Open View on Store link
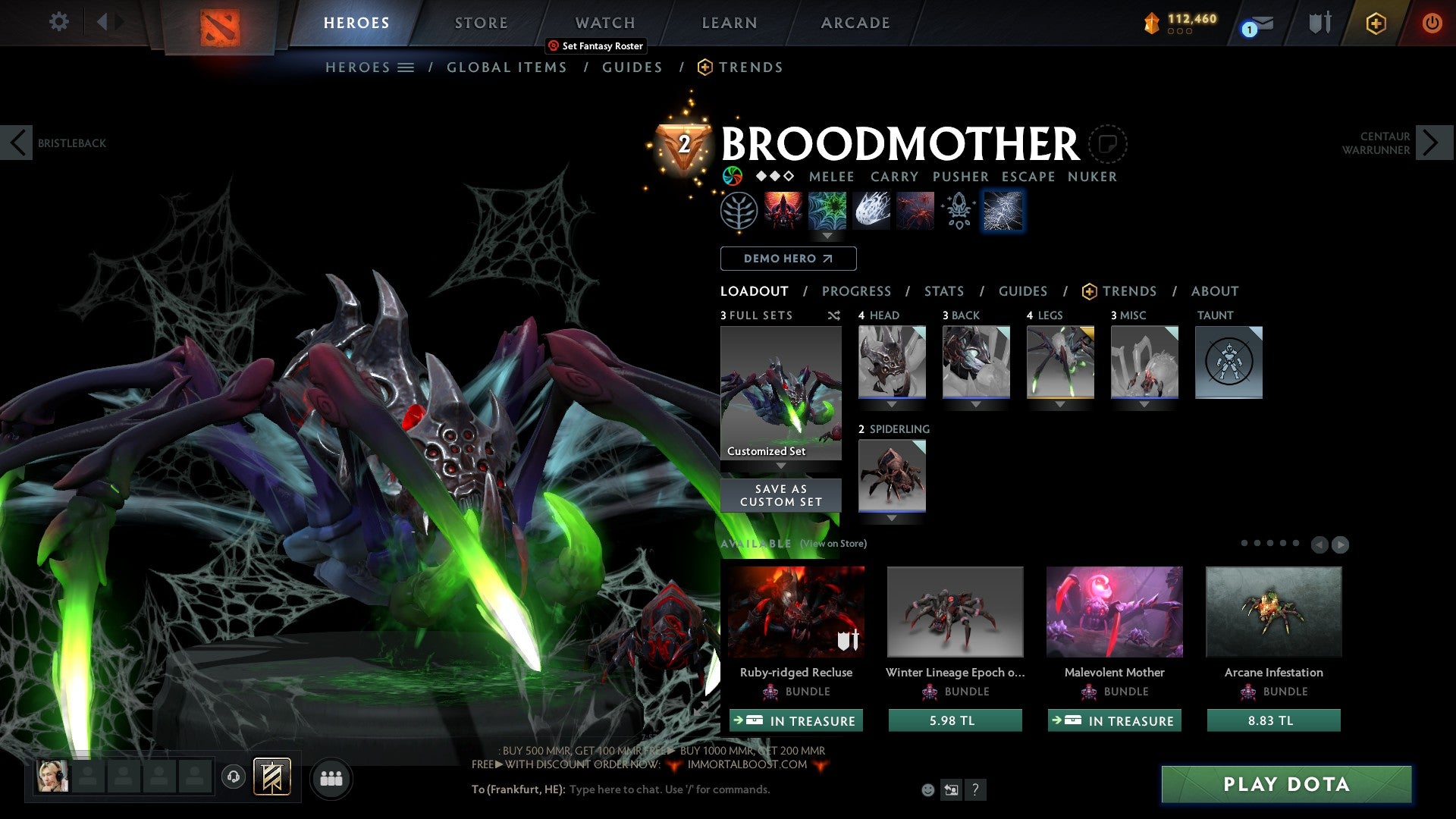The height and width of the screenshot is (819, 1456). pyautogui.click(x=831, y=544)
